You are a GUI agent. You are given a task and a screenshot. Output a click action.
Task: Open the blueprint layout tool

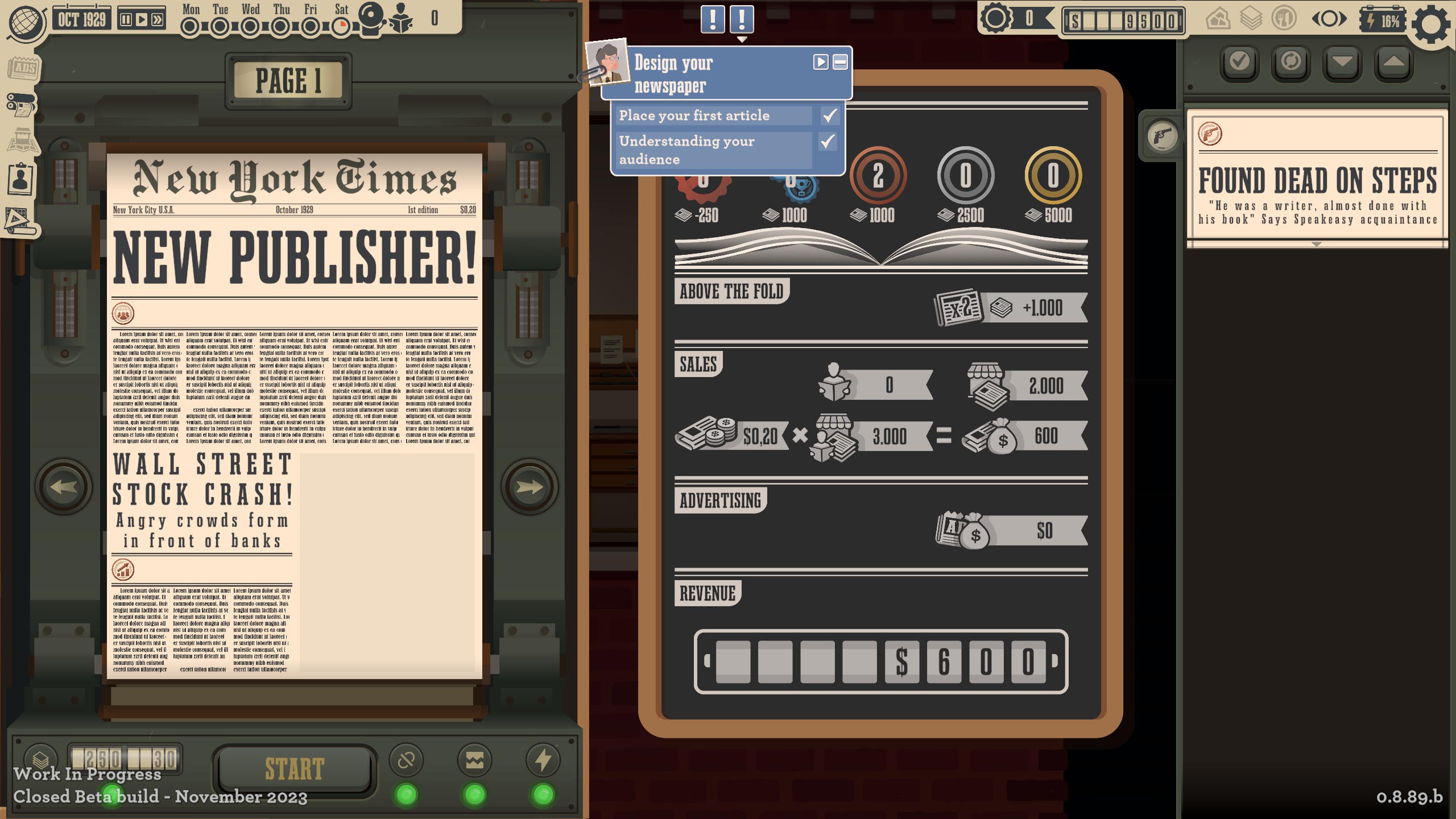point(20,220)
